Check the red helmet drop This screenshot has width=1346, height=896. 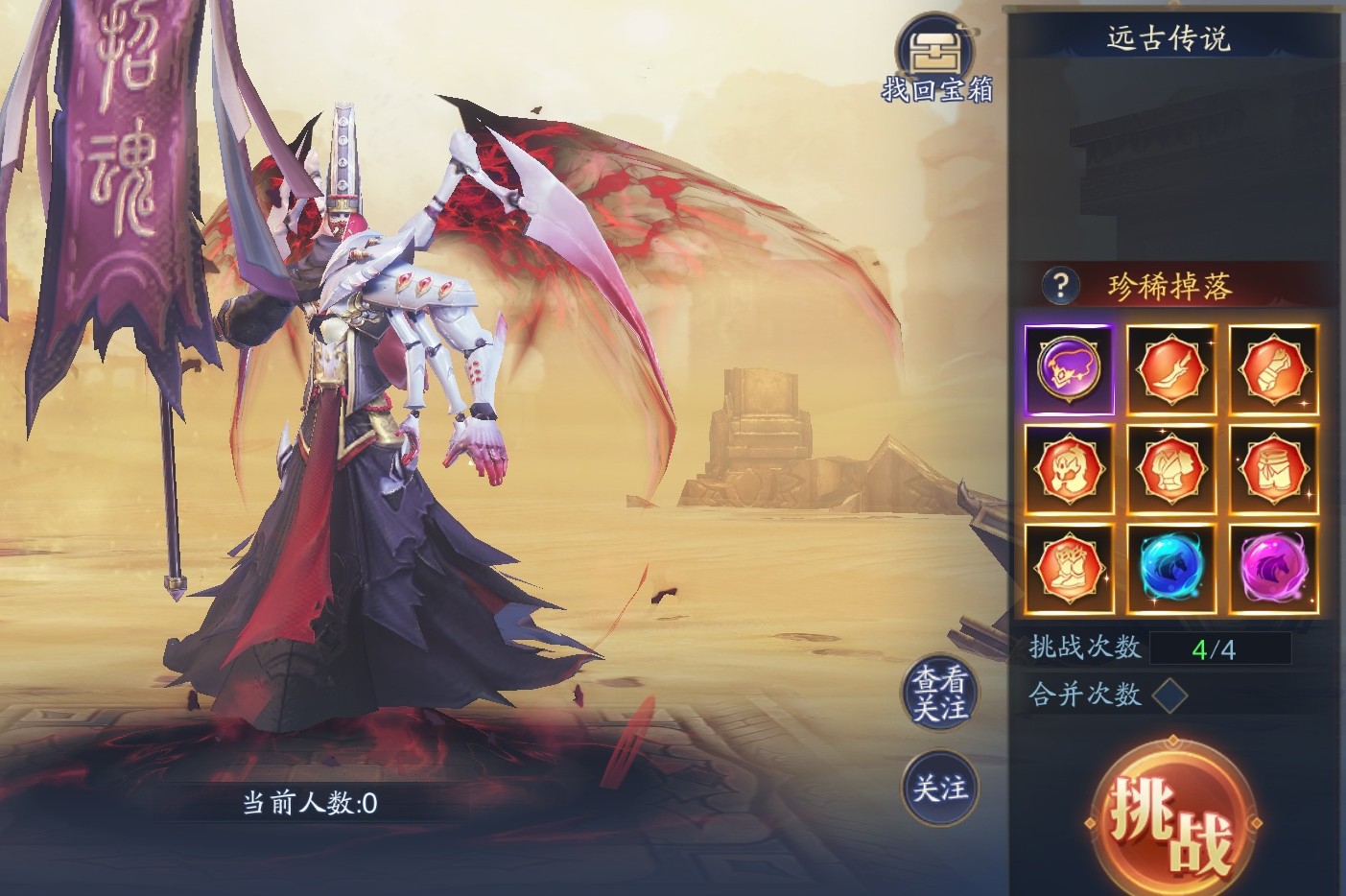pos(1069,469)
